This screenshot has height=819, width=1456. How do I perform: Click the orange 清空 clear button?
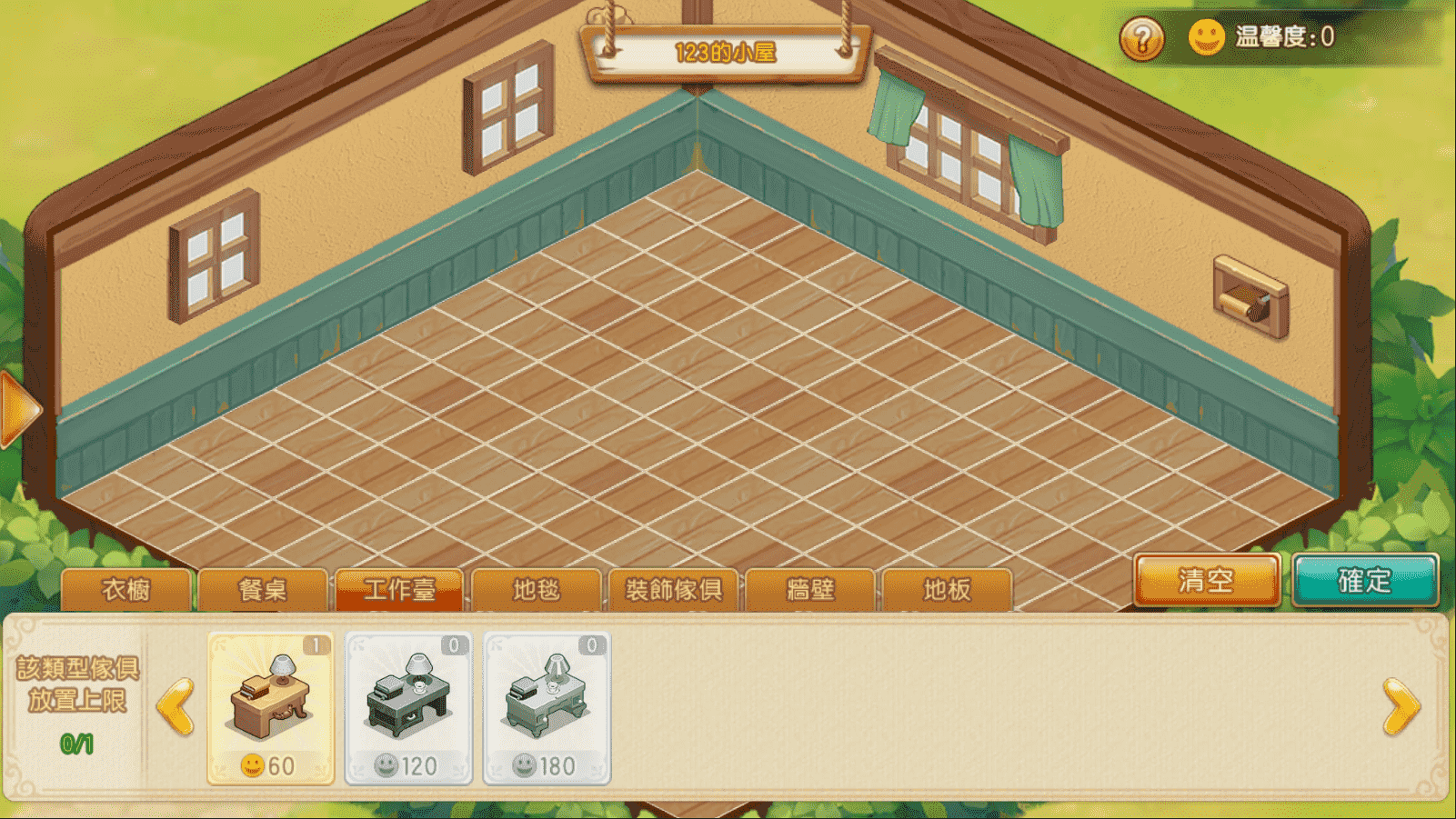(x=1206, y=580)
